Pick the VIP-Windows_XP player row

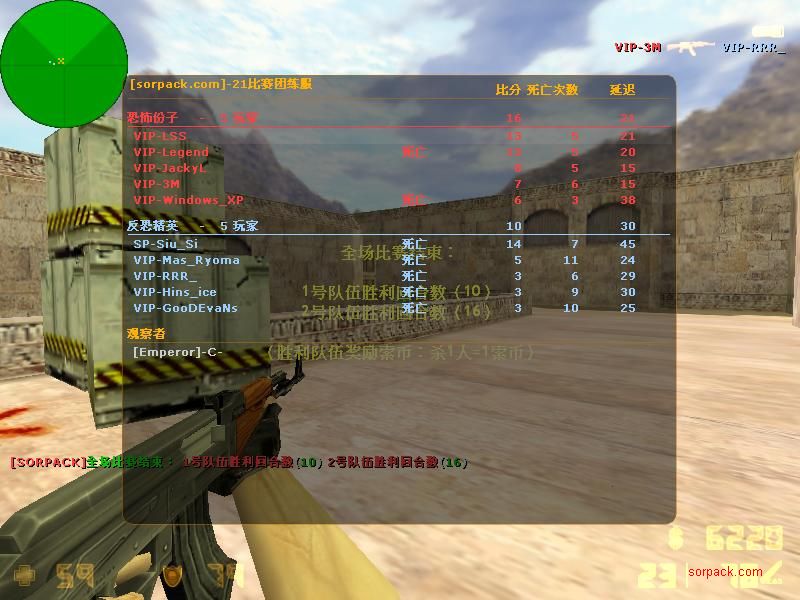point(188,200)
